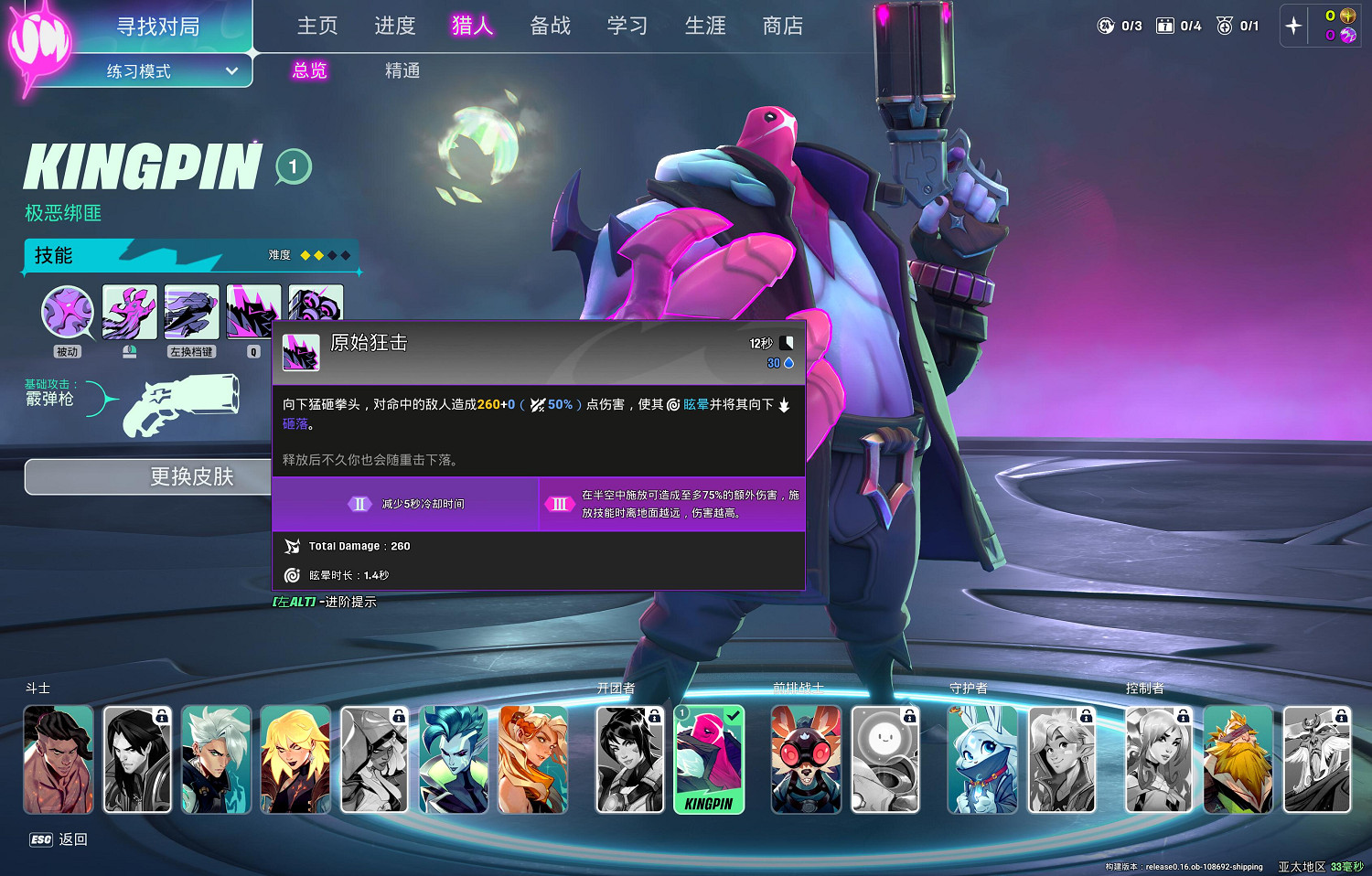The width and height of the screenshot is (1372, 876).
Task: Check the weekly calendar 0/4 icon
Action: (1165, 25)
